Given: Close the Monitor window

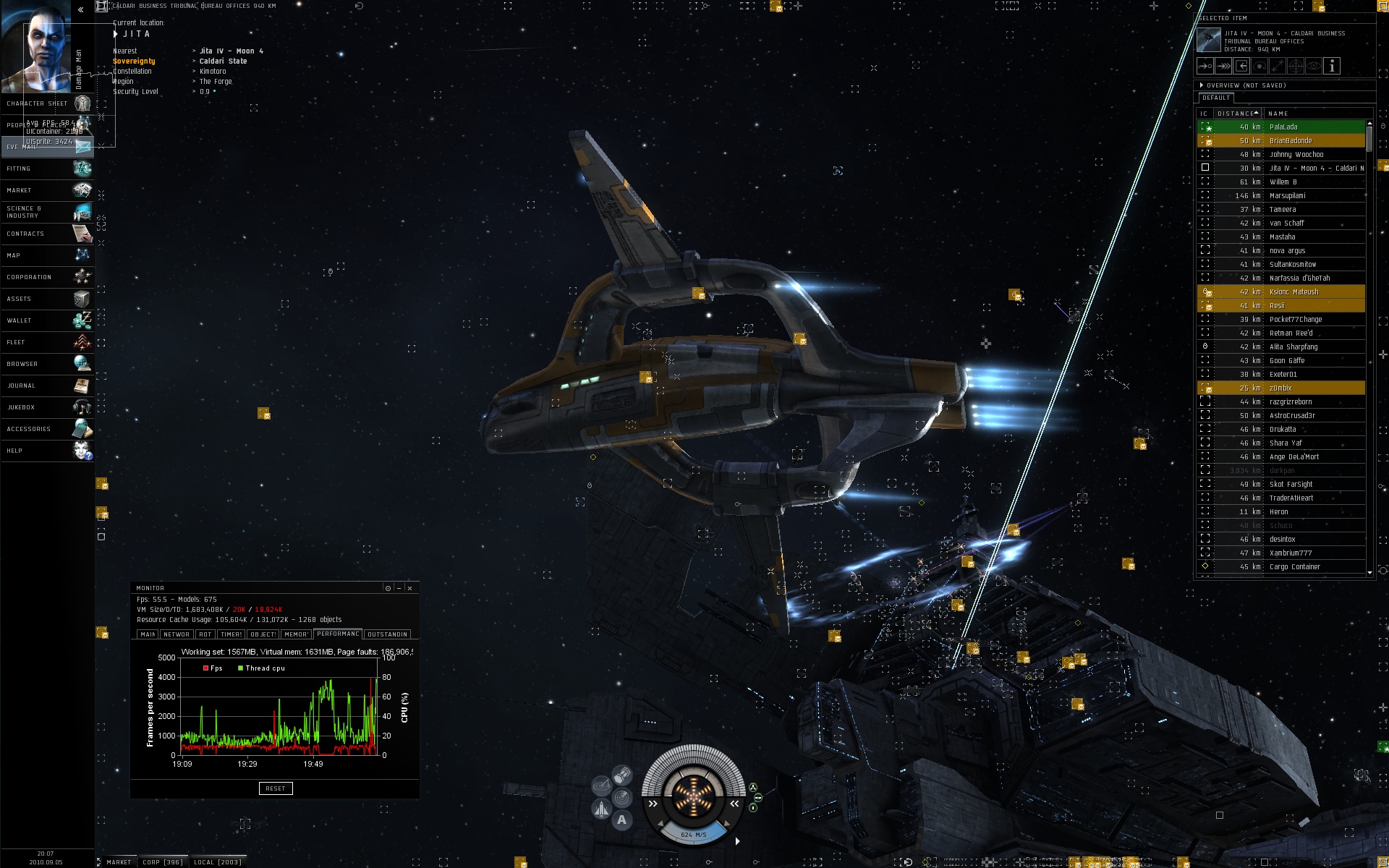Looking at the screenshot, I should [x=410, y=588].
